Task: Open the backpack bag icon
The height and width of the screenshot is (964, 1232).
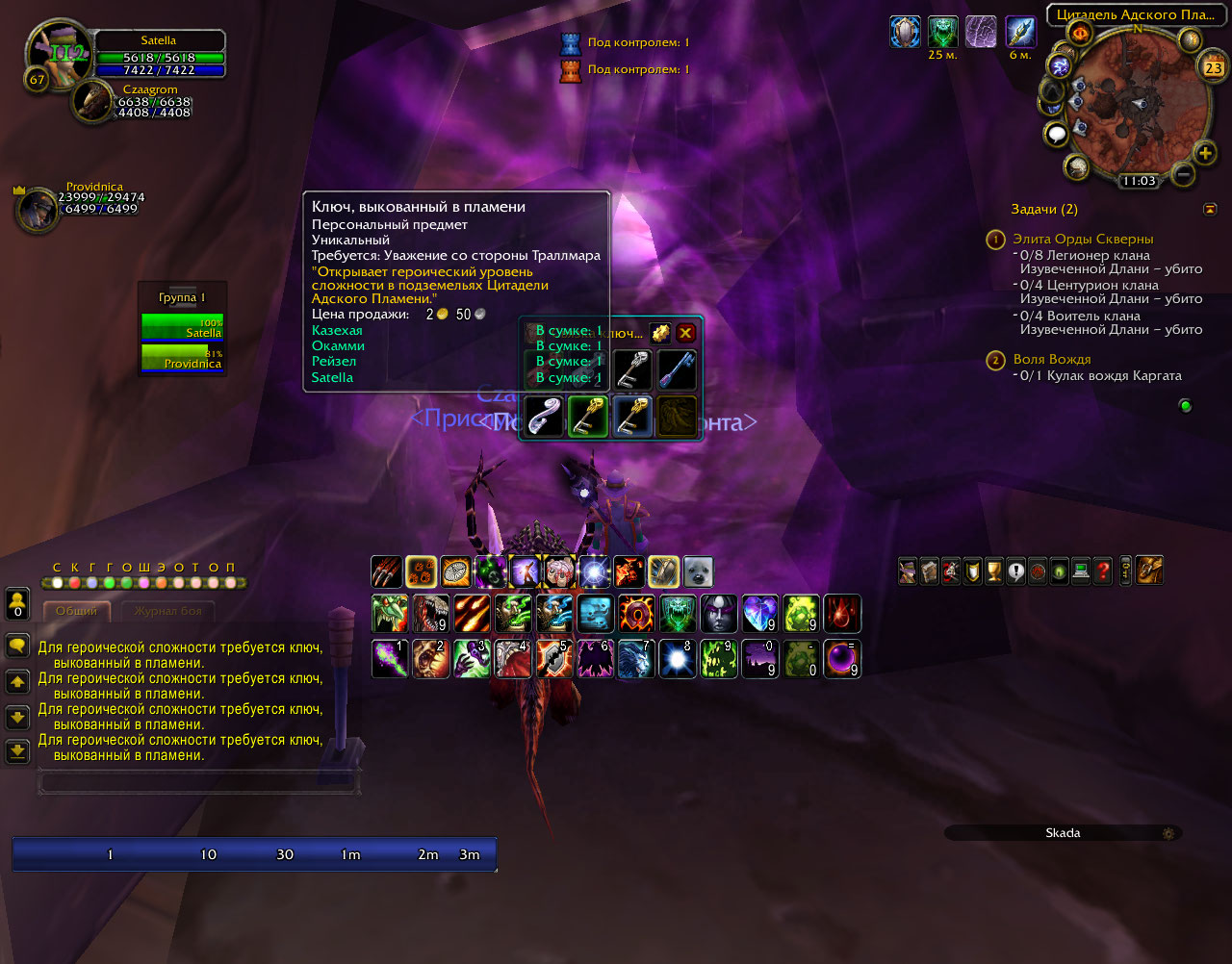Action: point(1150,571)
